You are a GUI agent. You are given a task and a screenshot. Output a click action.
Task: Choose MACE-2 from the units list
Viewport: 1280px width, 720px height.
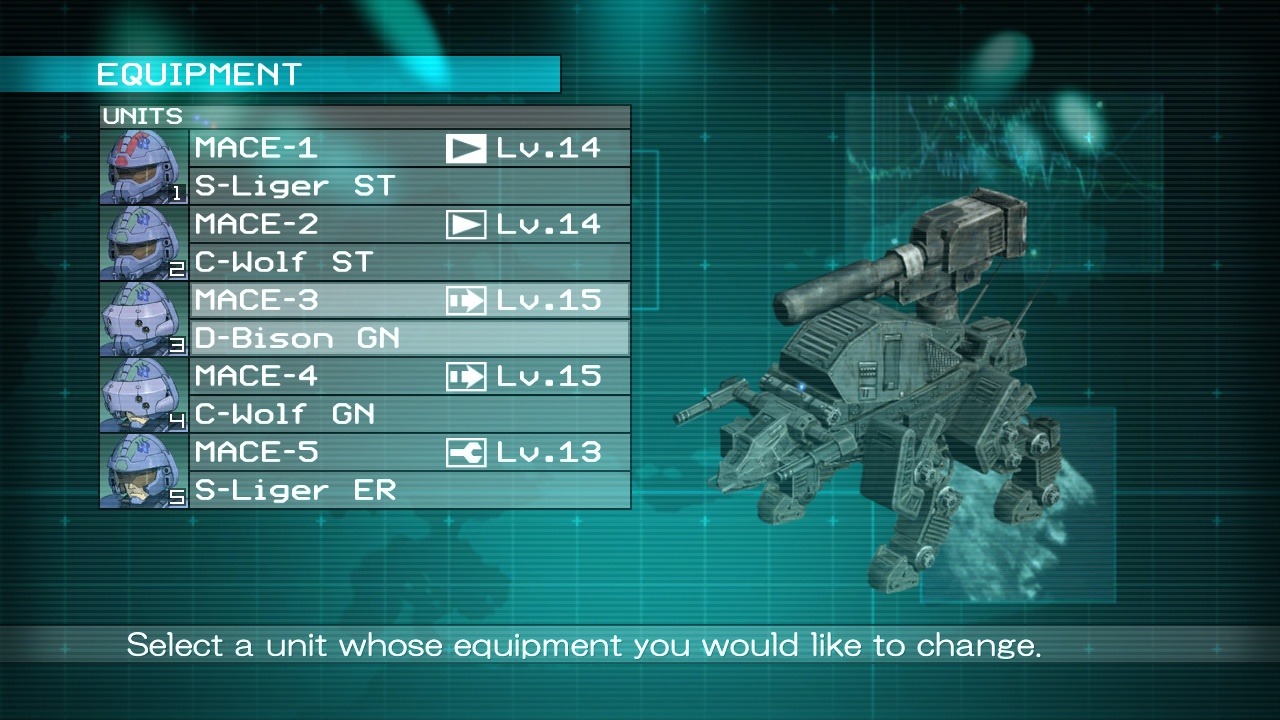tap(410, 224)
